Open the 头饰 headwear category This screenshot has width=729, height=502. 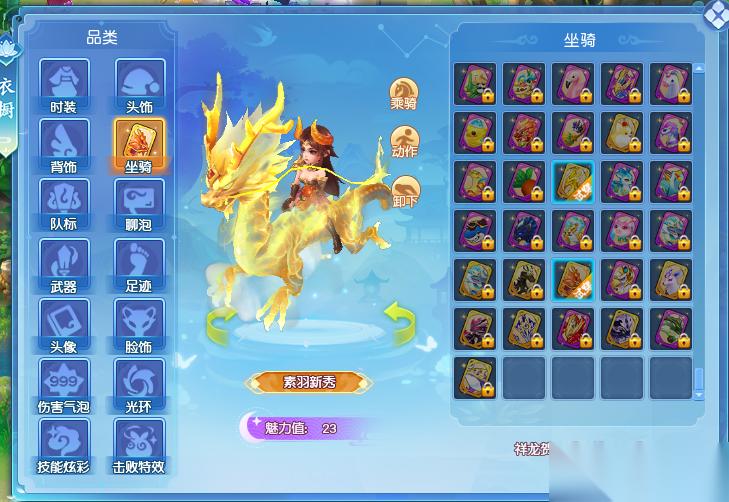139,84
